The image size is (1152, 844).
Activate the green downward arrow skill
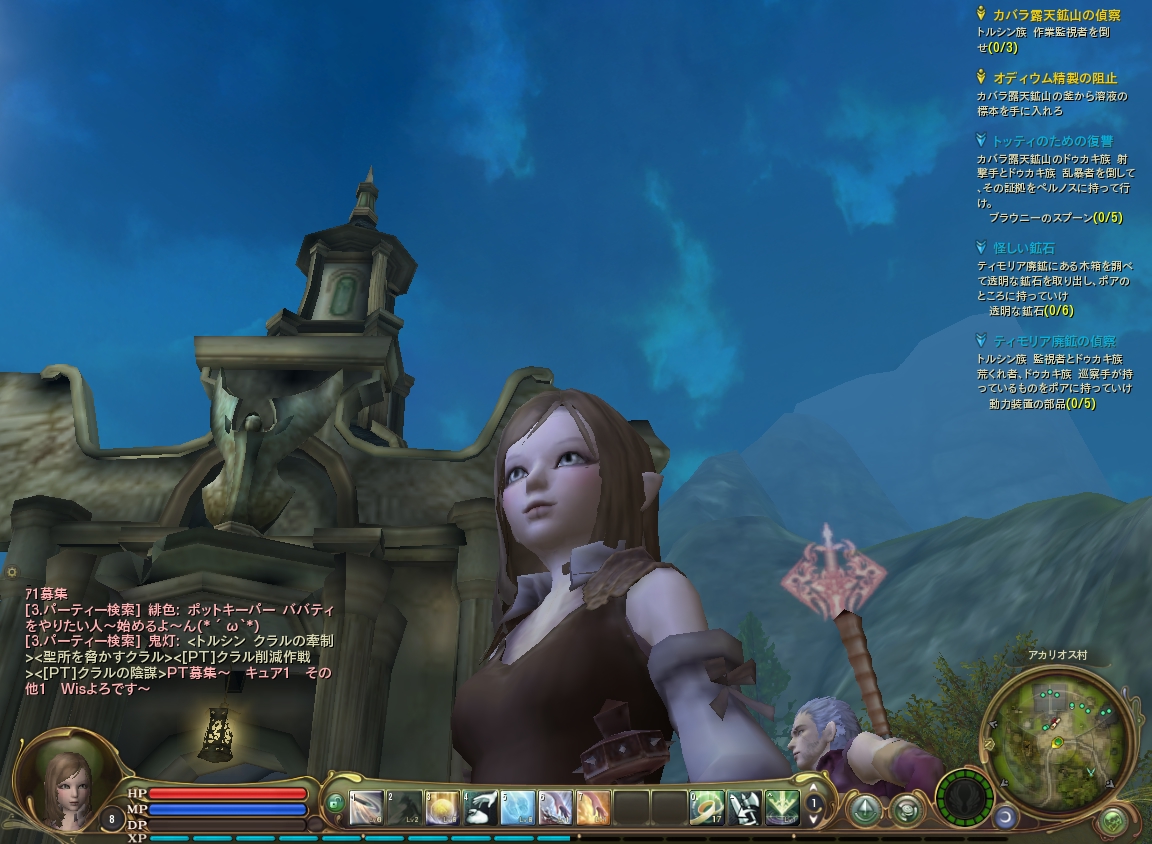pyautogui.click(x=782, y=807)
